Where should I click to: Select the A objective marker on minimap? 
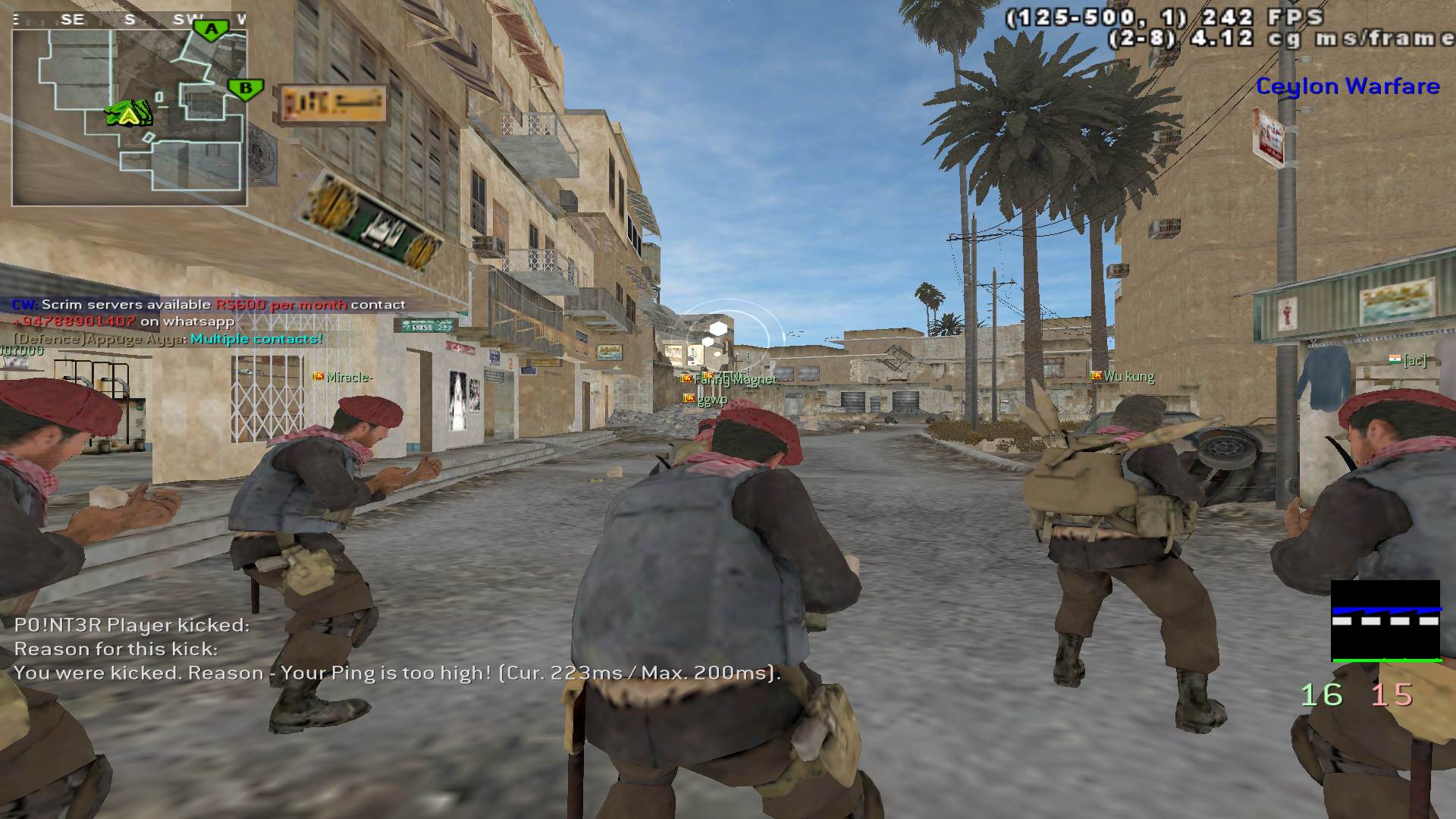(212, 30)
